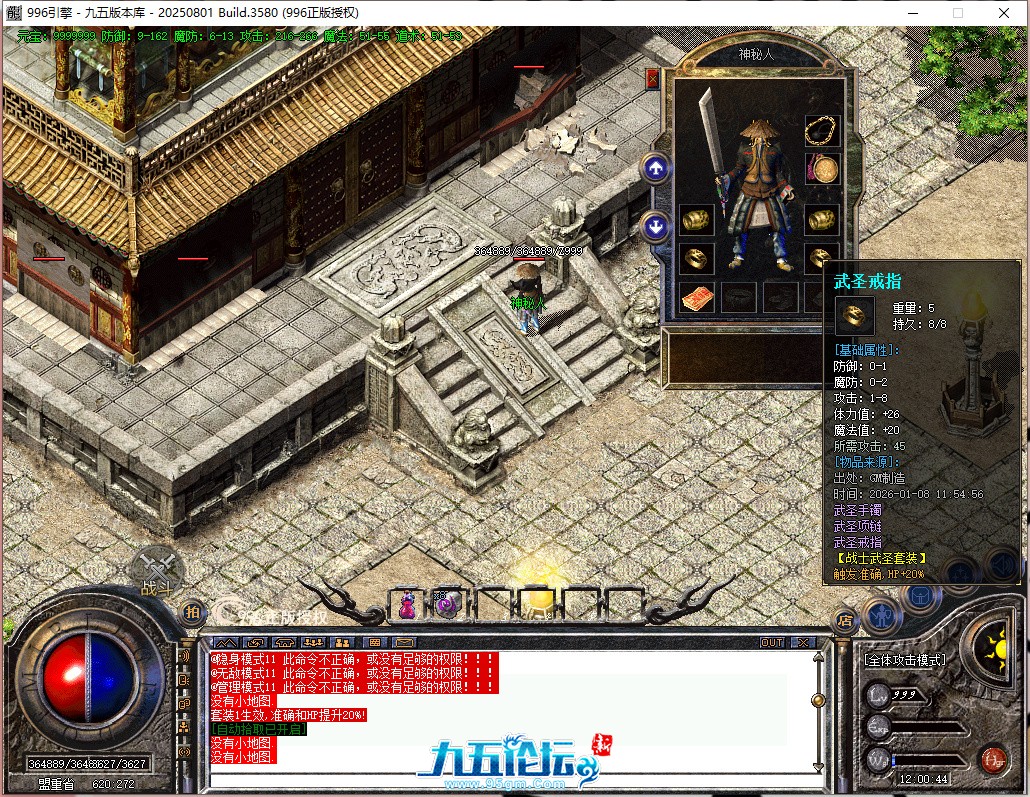This screenshot has height=797, width=1030.
Task: Click the blue up arrow button
Action: [656, 168]
